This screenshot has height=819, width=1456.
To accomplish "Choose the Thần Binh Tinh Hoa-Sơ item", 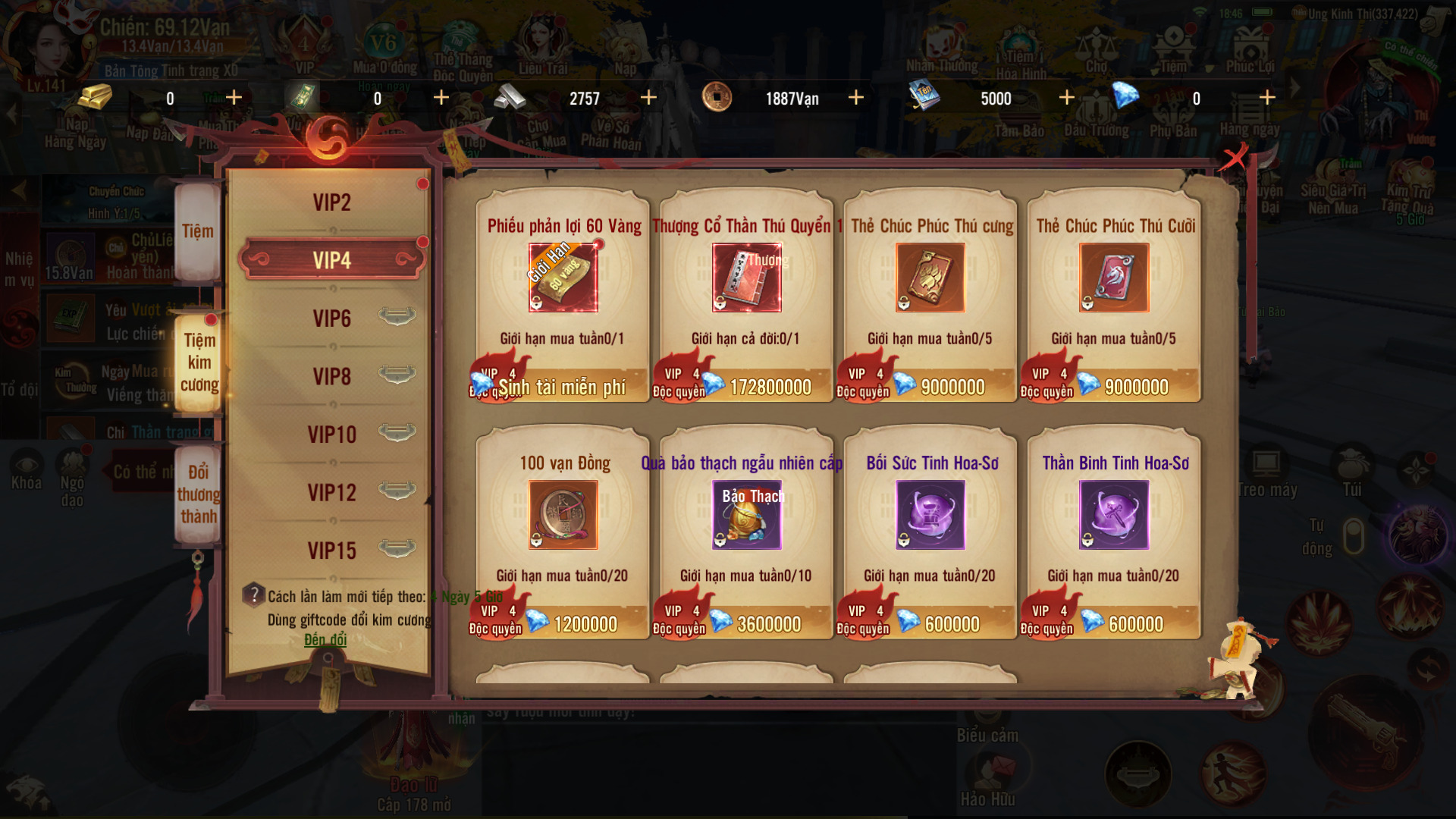I will 1113,516.
